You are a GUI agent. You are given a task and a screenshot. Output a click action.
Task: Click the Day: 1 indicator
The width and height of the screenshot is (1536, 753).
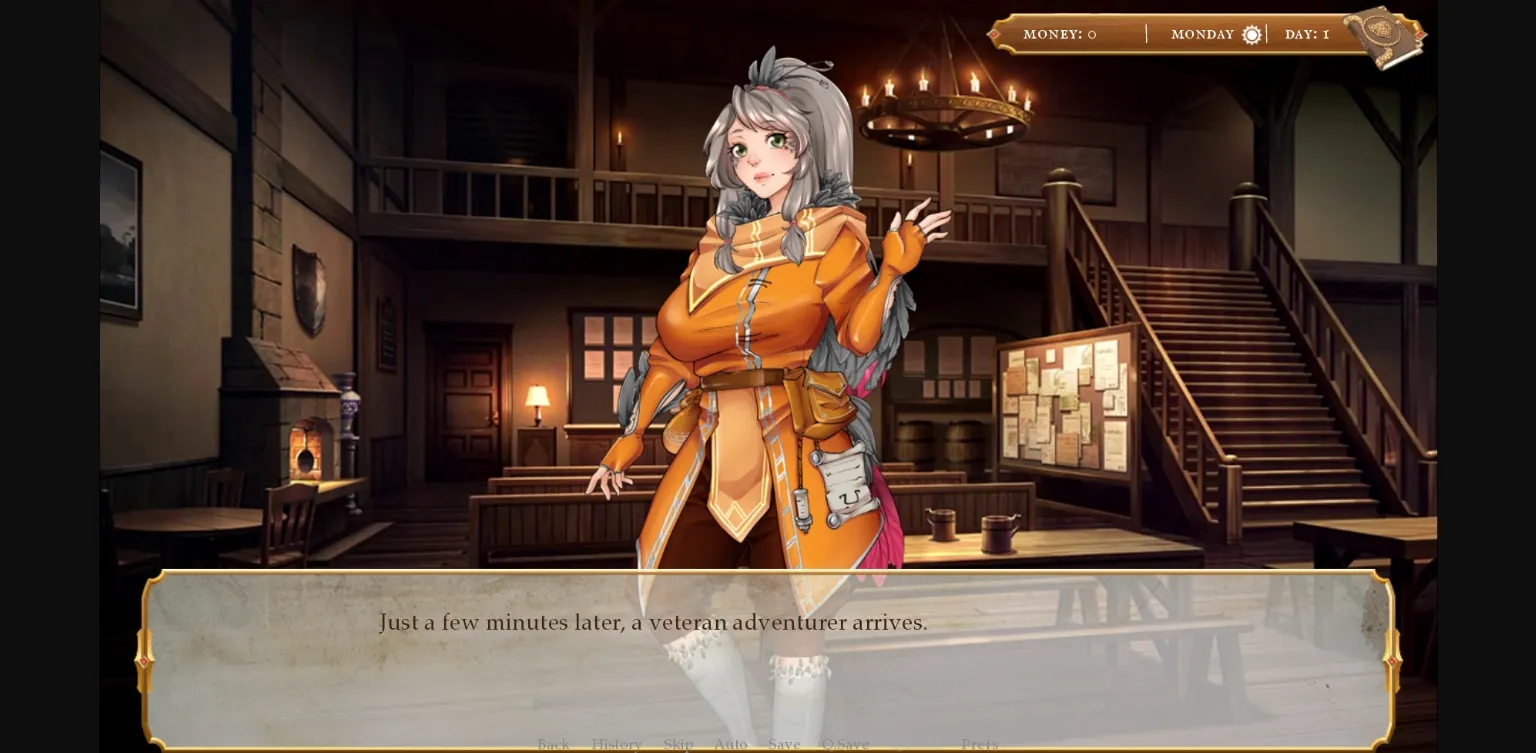[1306, 34]
